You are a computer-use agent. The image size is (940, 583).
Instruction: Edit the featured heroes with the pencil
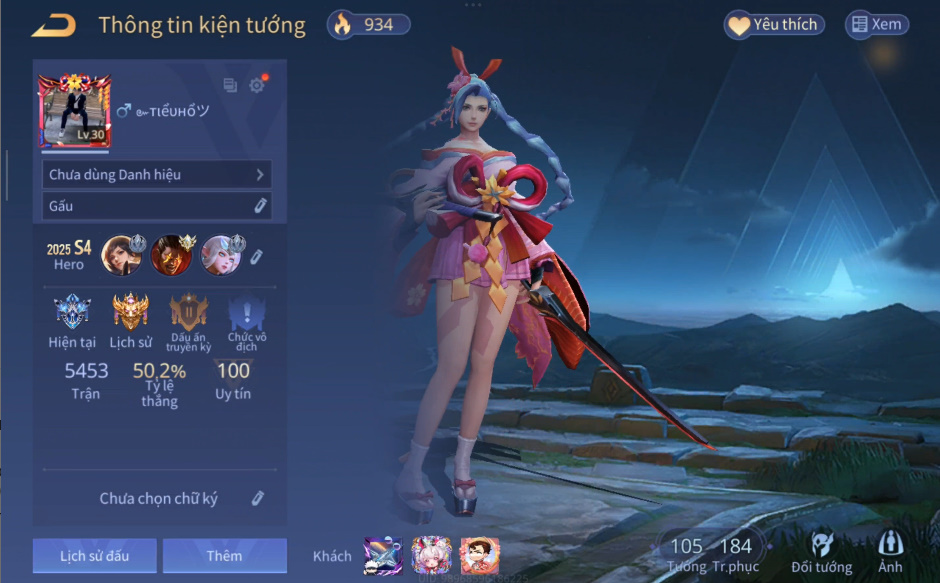coord(256,257)
